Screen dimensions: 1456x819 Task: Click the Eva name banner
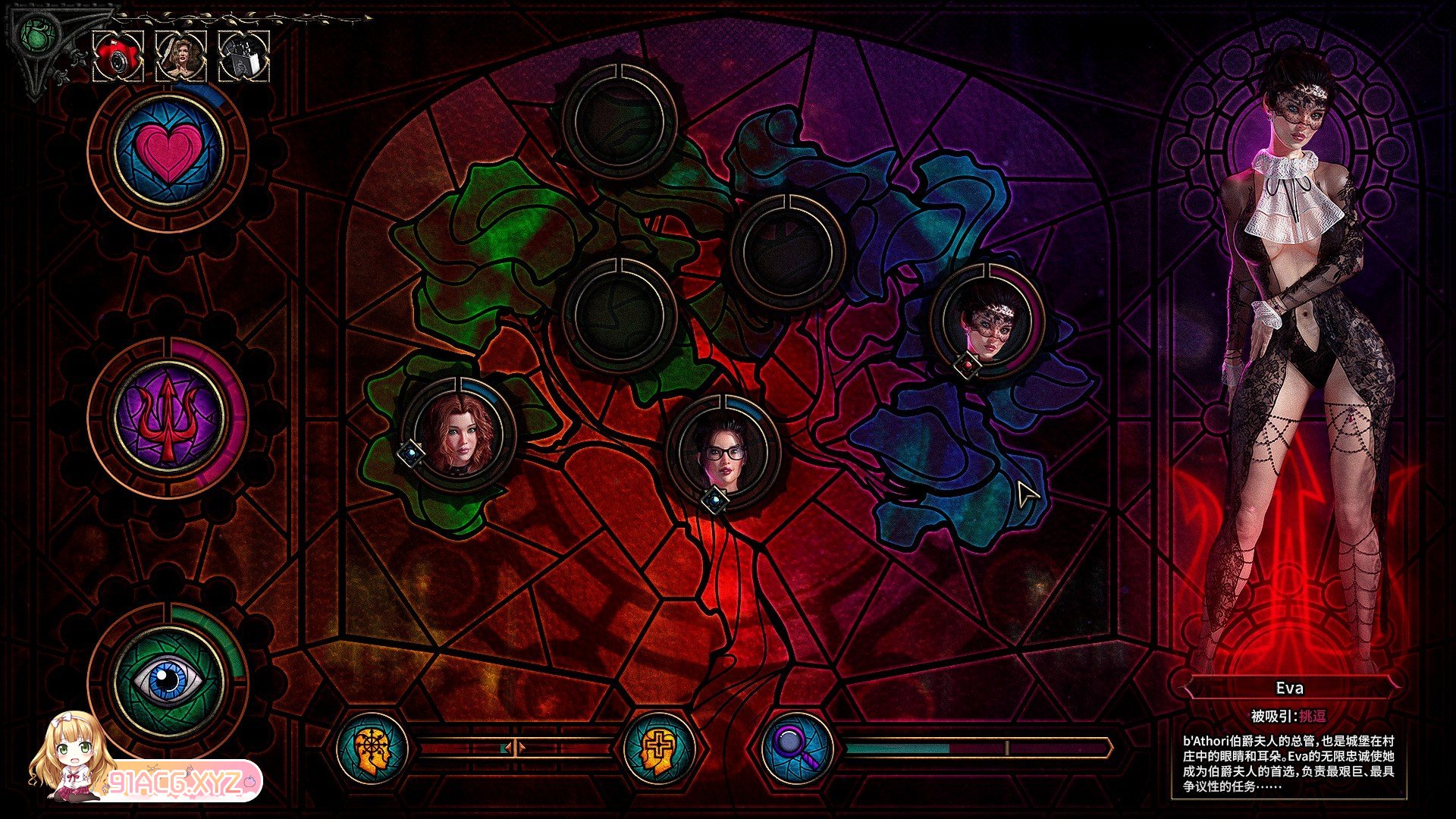pos(1289,689)
